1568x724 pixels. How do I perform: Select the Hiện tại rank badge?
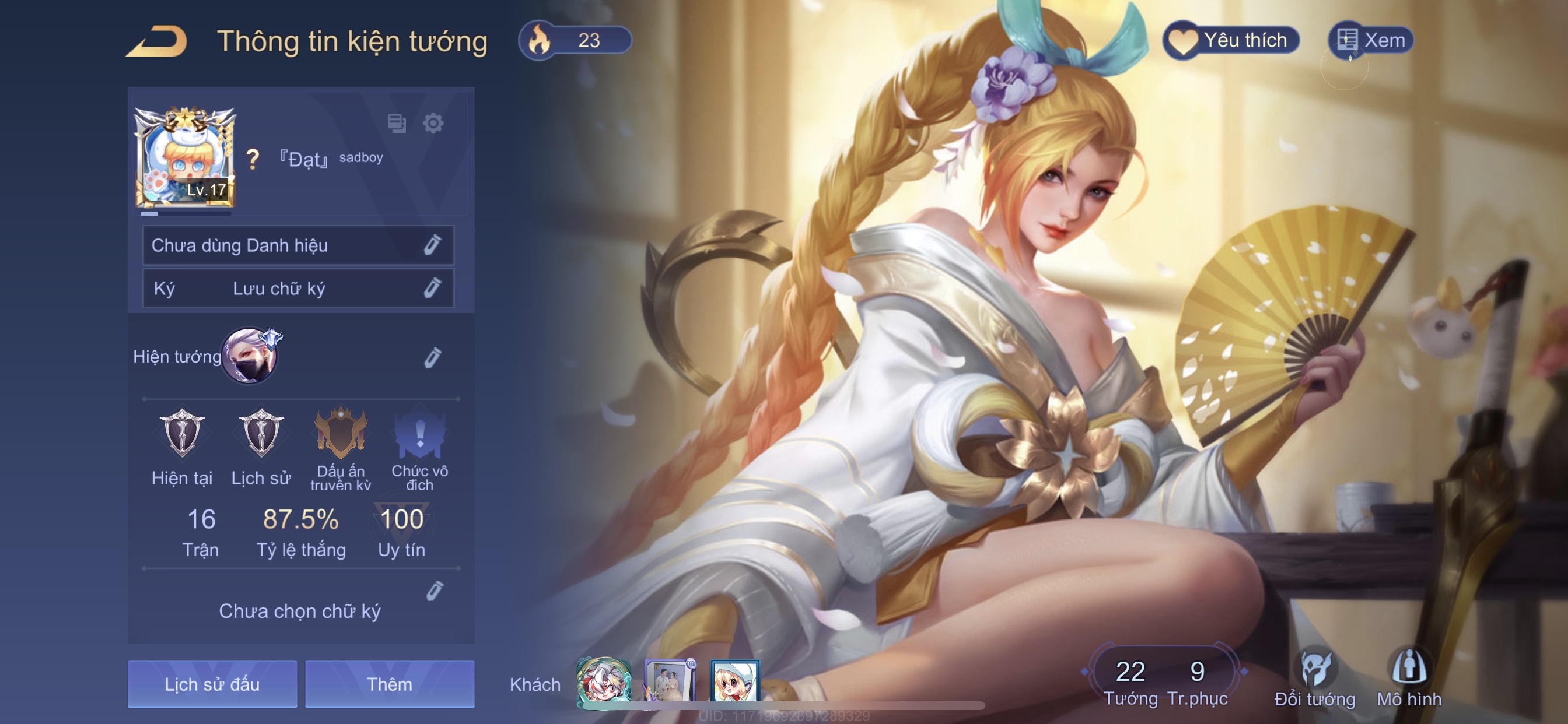(x=182, y=434)
